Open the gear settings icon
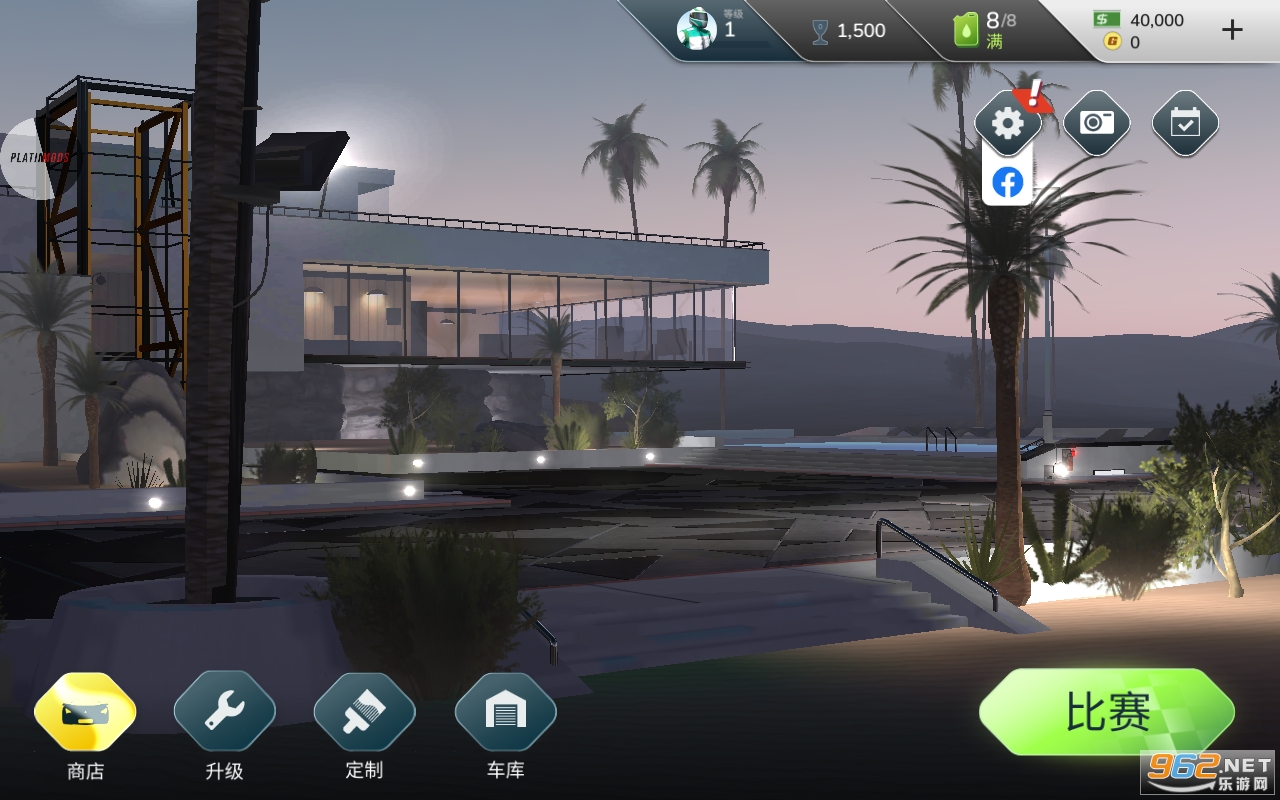 click(x=1007, y=123)
